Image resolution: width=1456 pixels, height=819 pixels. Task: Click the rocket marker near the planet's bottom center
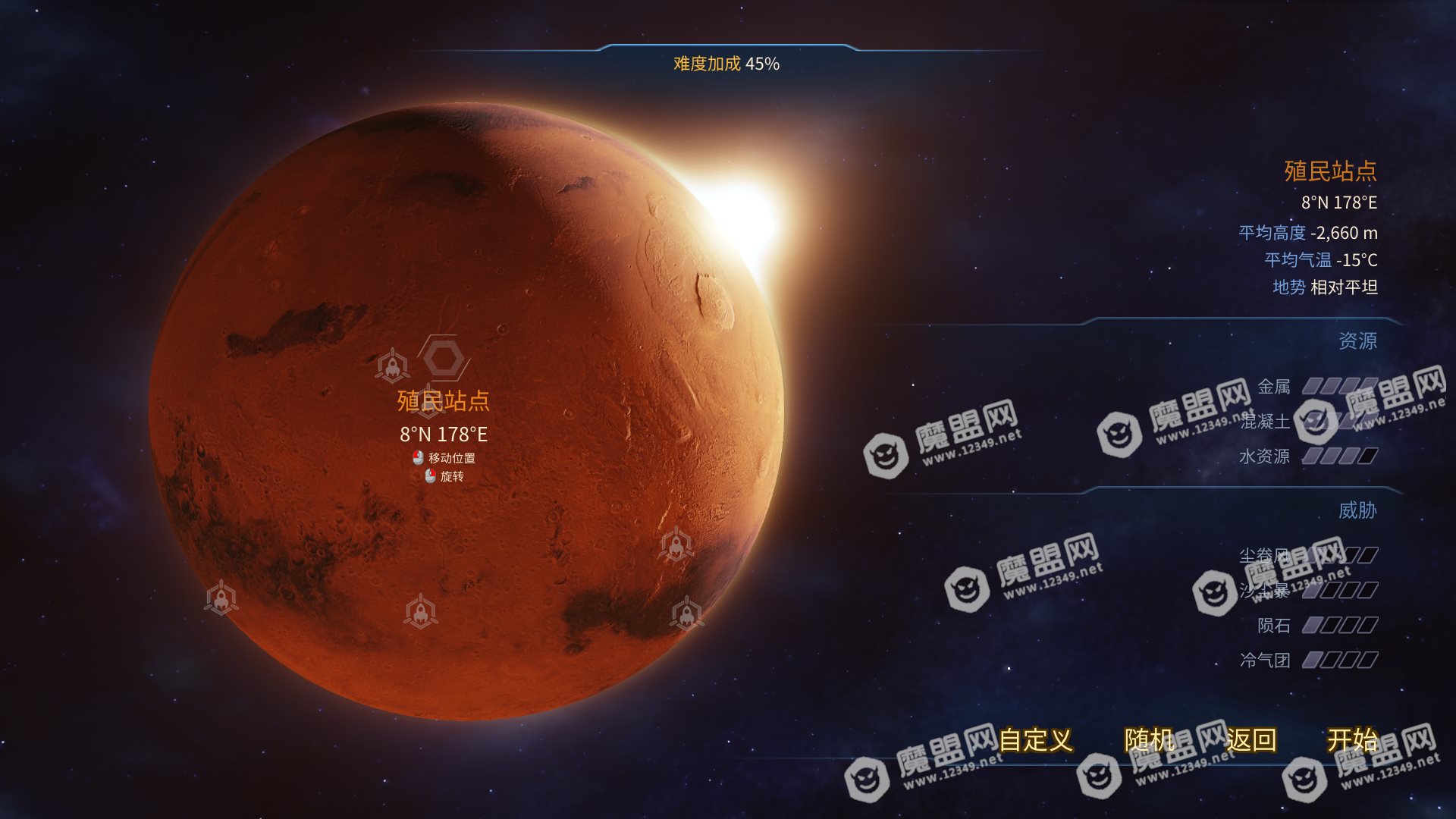tap(420, 611)
